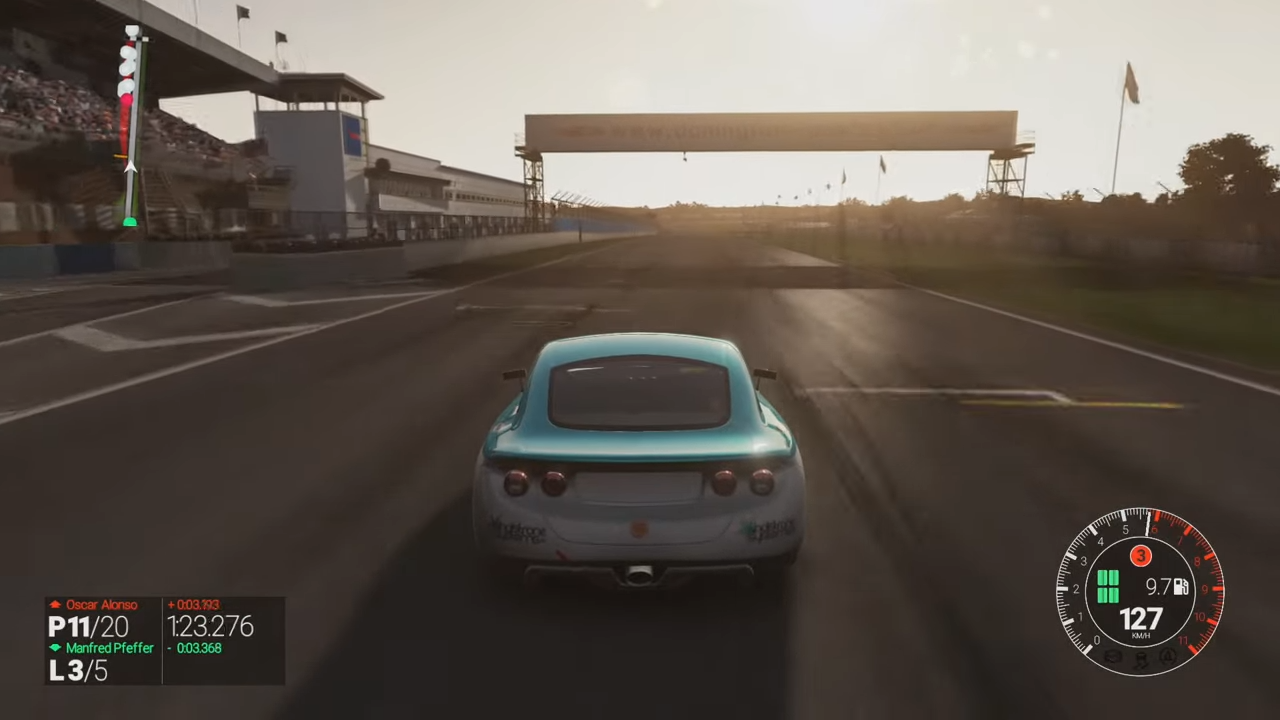Toggle the green player dot on the track map

tap(131, 221)
